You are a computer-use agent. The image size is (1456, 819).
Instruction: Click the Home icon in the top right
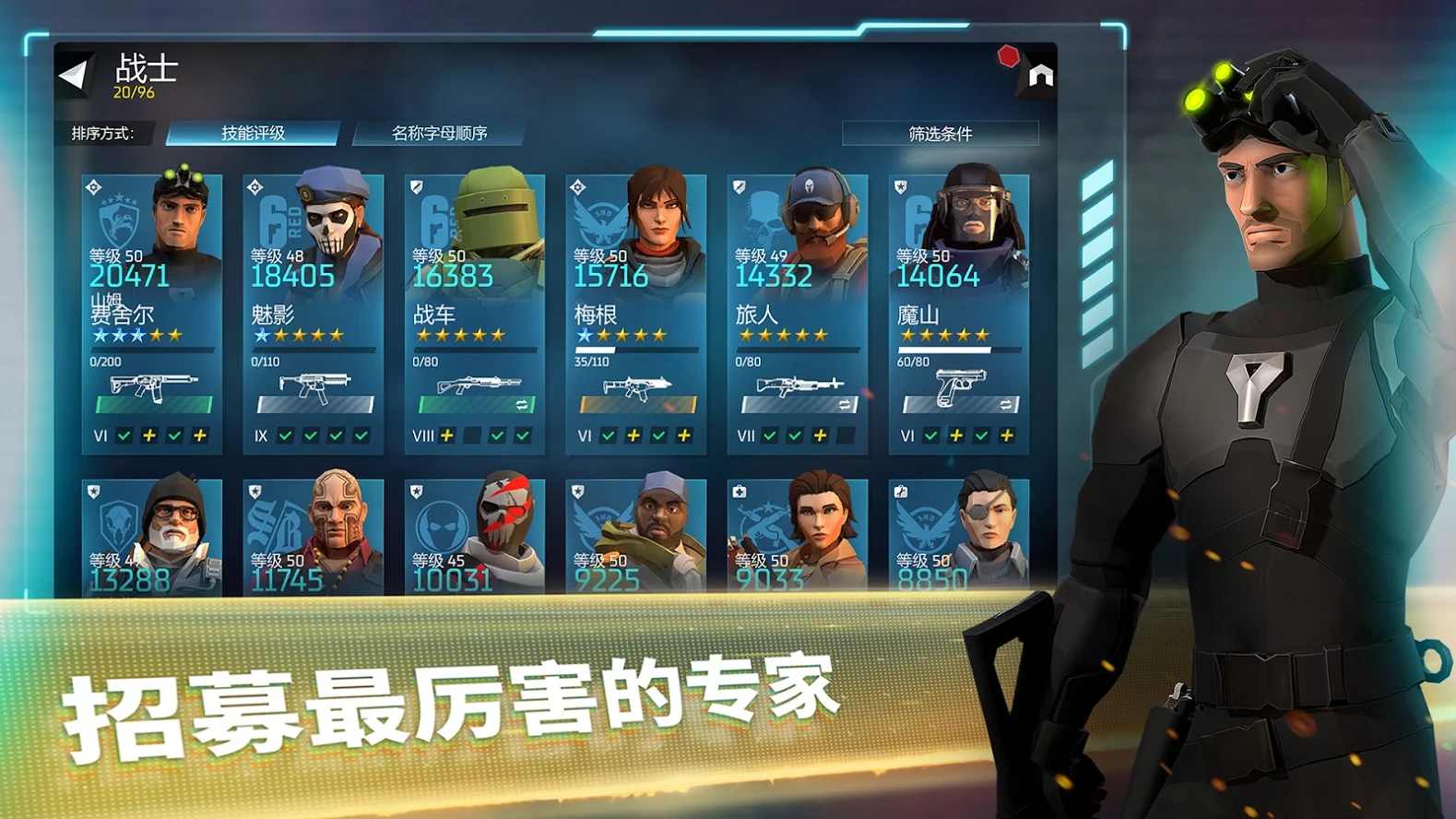(1040, 77)
